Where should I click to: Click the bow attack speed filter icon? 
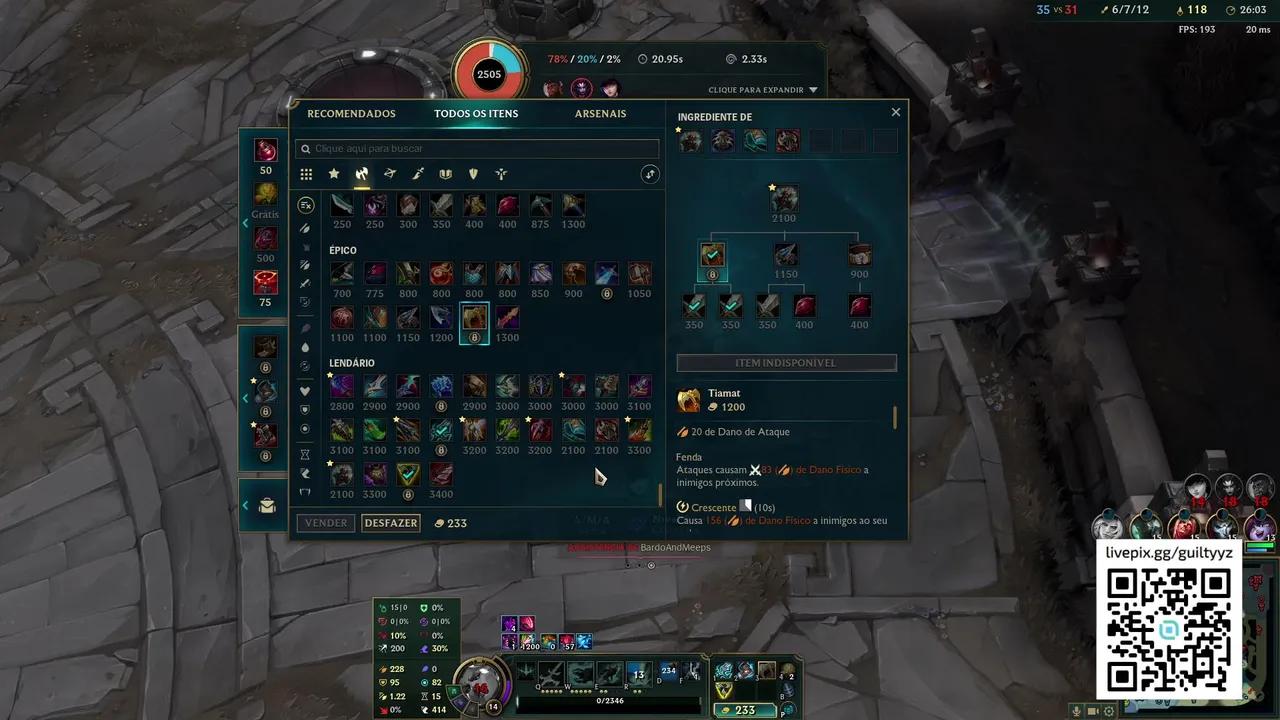point(390,174)
